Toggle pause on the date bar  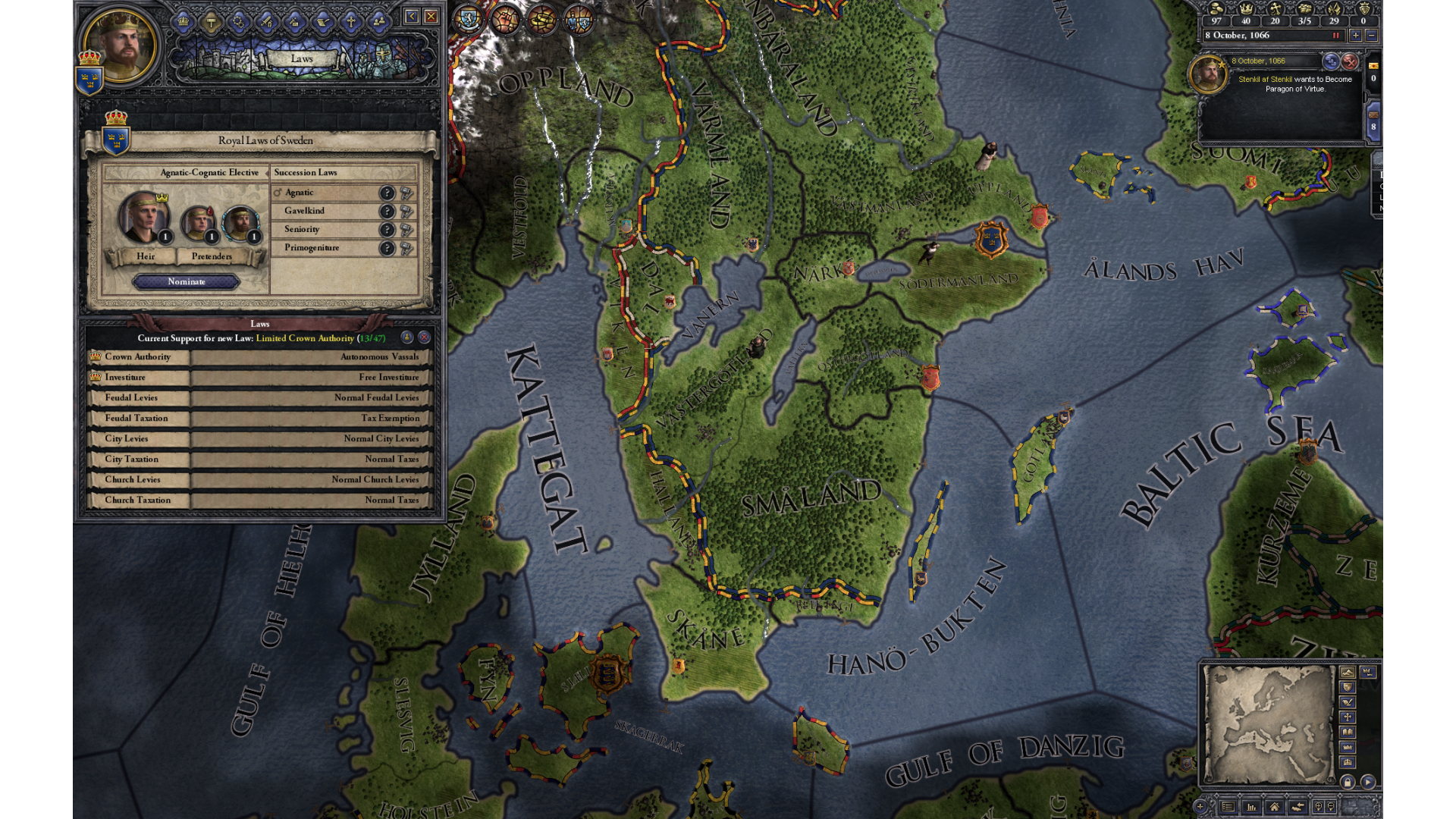(1336, 36)
